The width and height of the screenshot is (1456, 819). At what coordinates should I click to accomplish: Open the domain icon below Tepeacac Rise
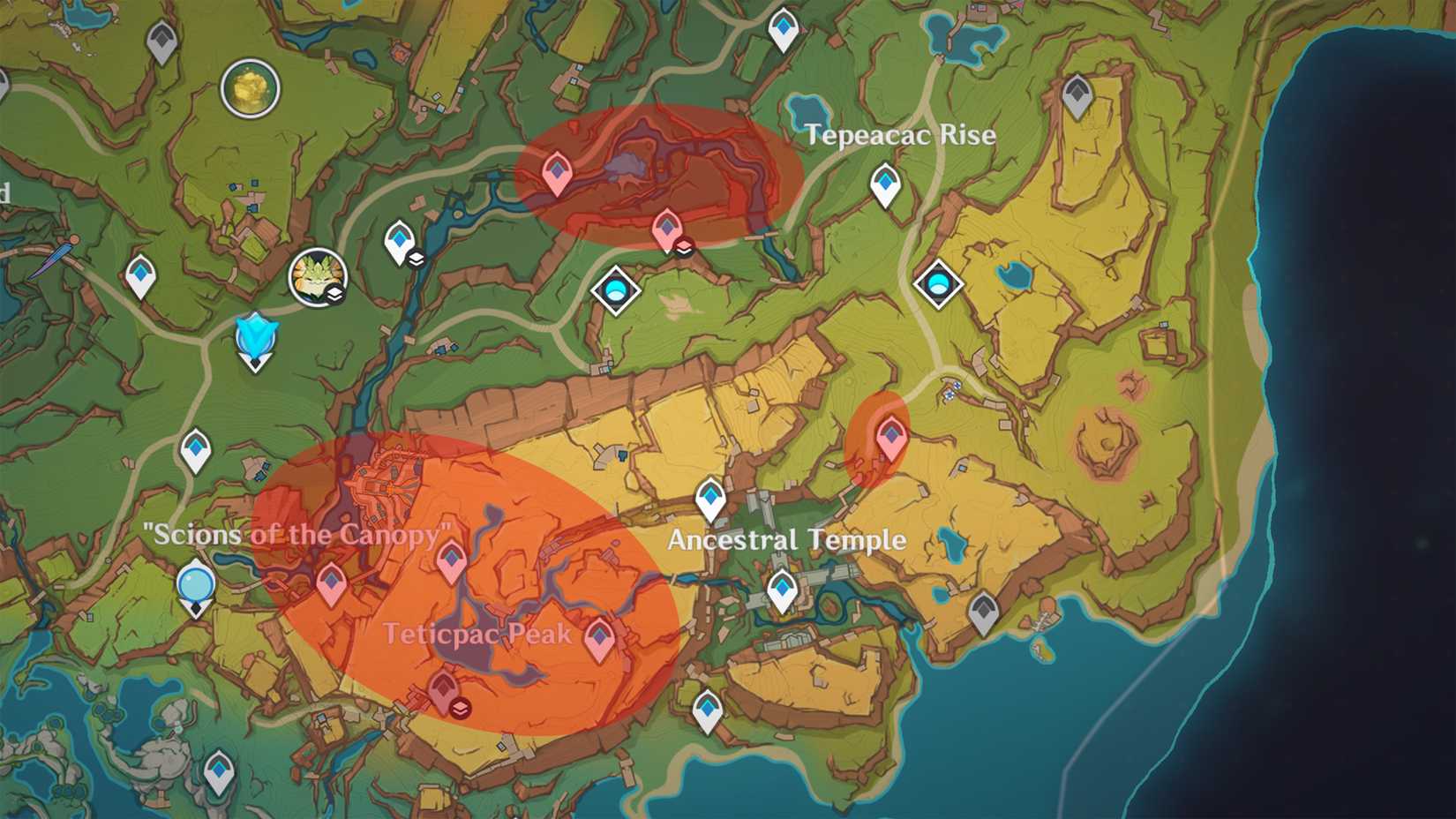(938, 282)
